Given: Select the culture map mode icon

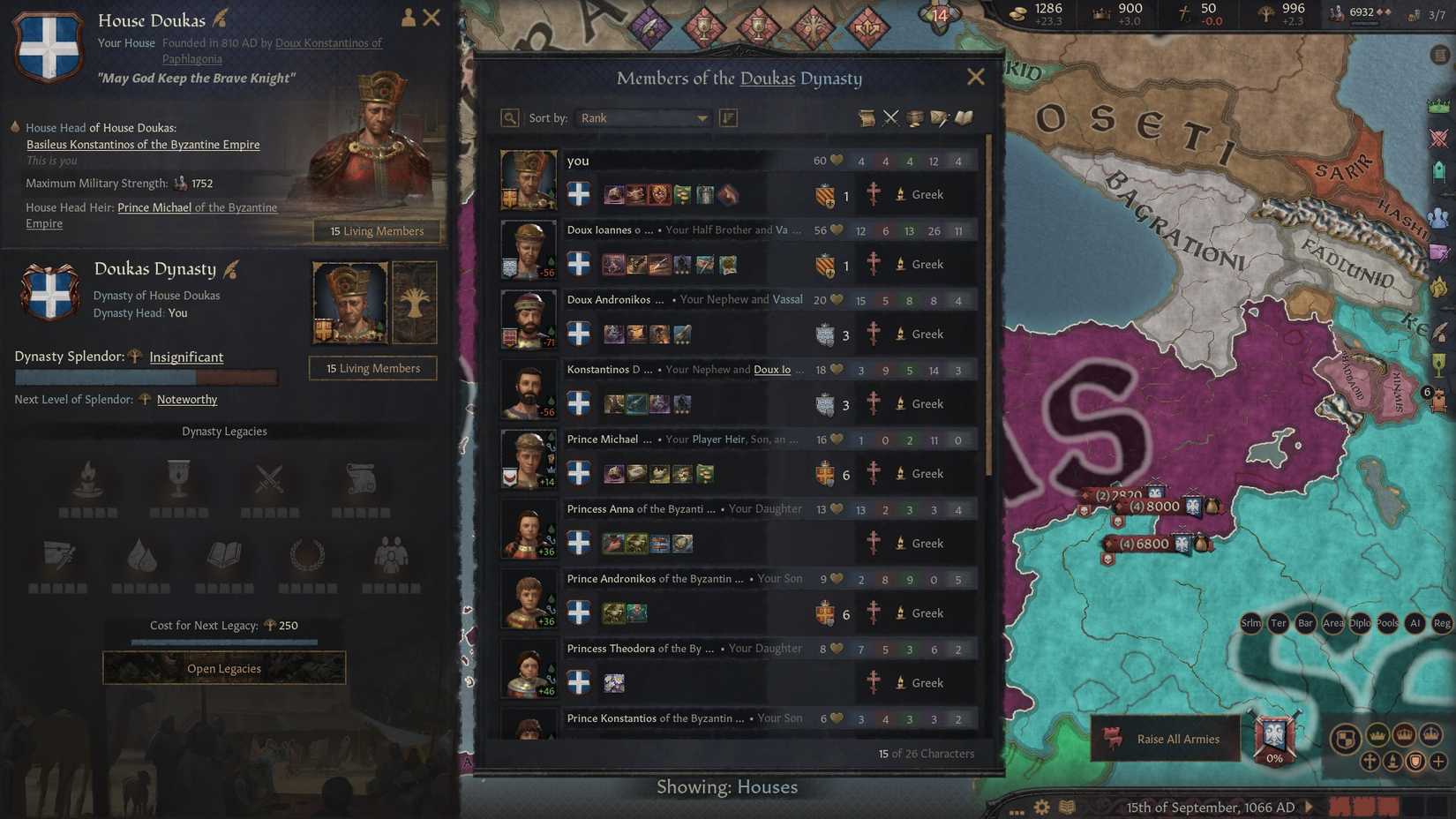Looking at the screenshot, I should (1392, 762).
